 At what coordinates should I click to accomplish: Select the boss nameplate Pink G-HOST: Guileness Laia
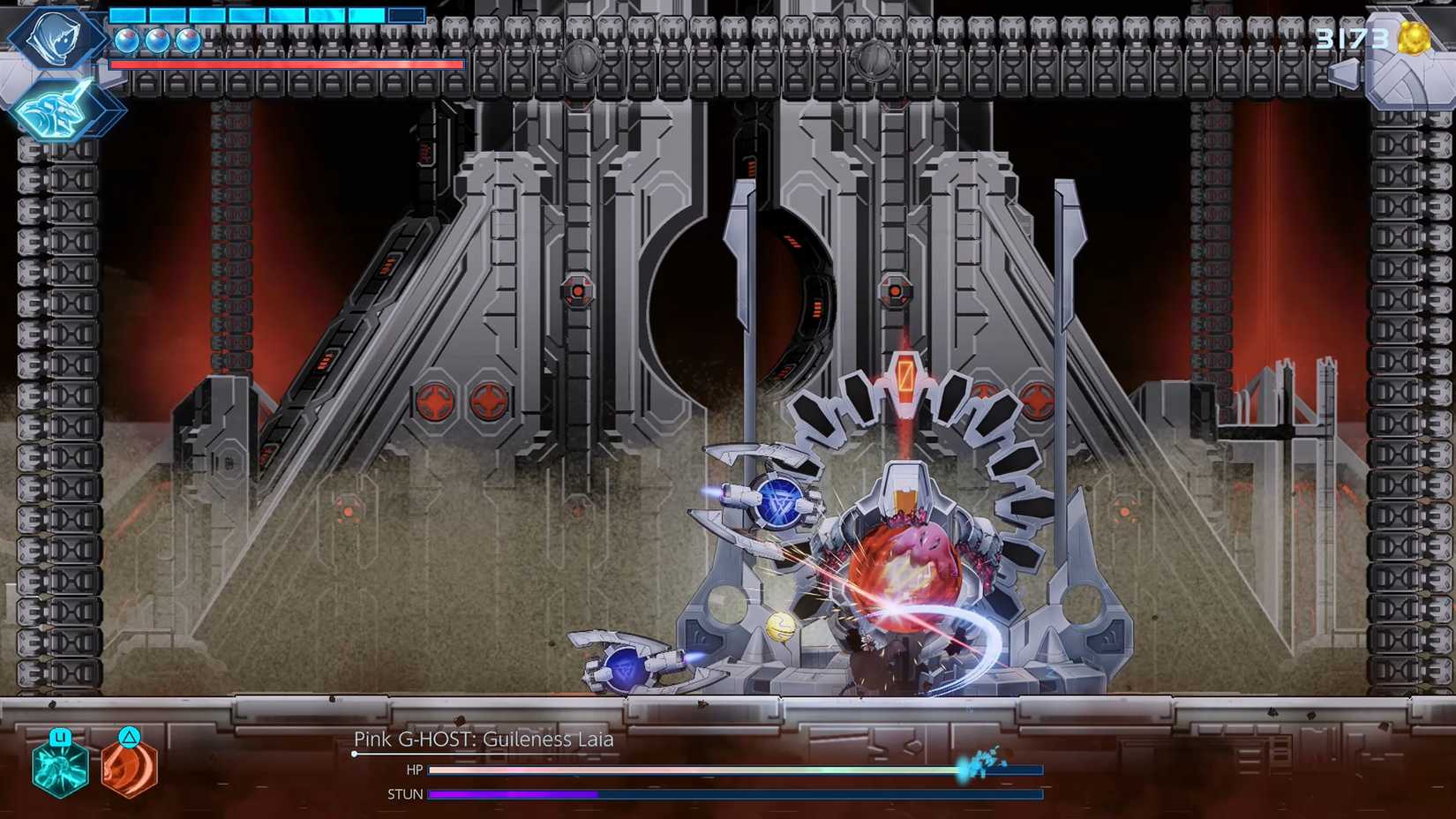pos(484,740)
